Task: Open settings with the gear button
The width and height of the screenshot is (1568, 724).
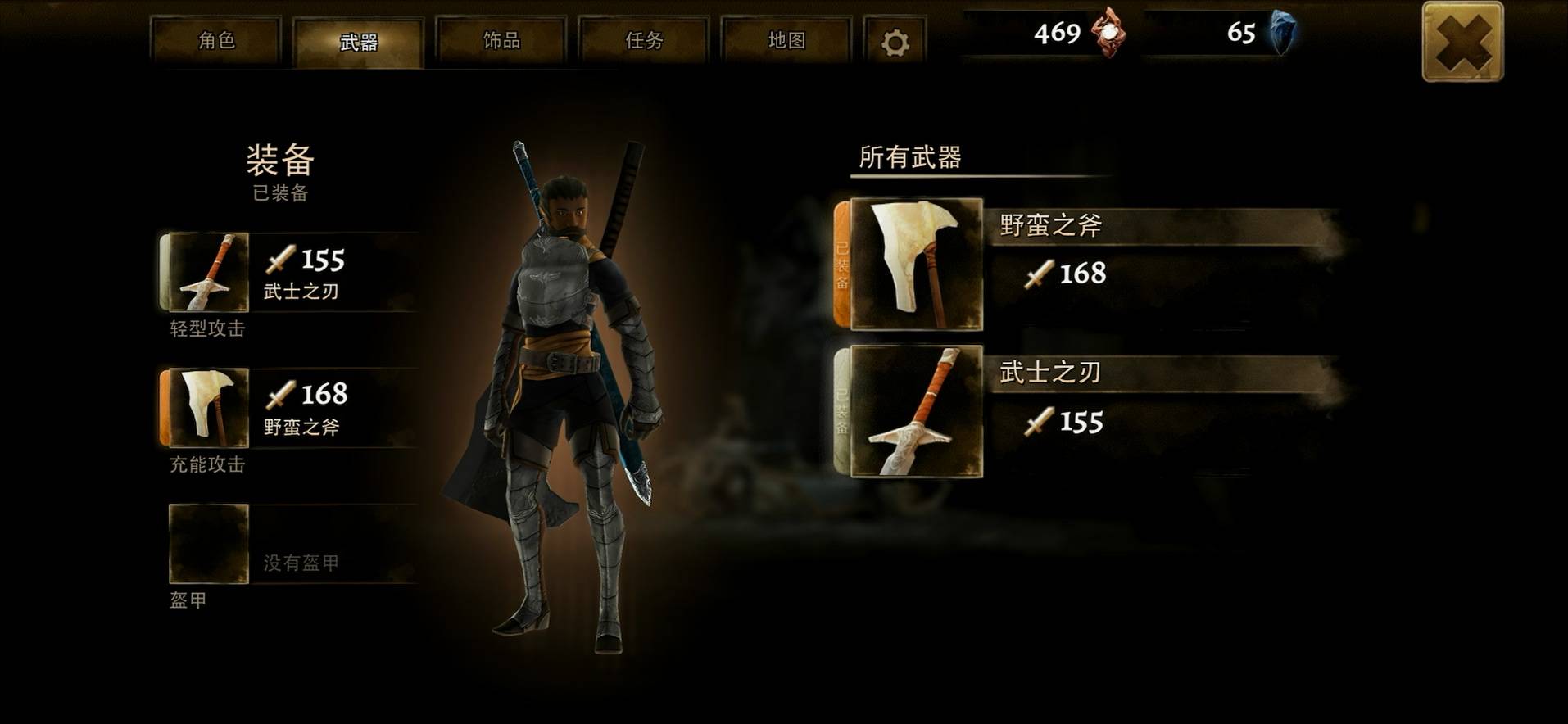Action: pos(895,43)
